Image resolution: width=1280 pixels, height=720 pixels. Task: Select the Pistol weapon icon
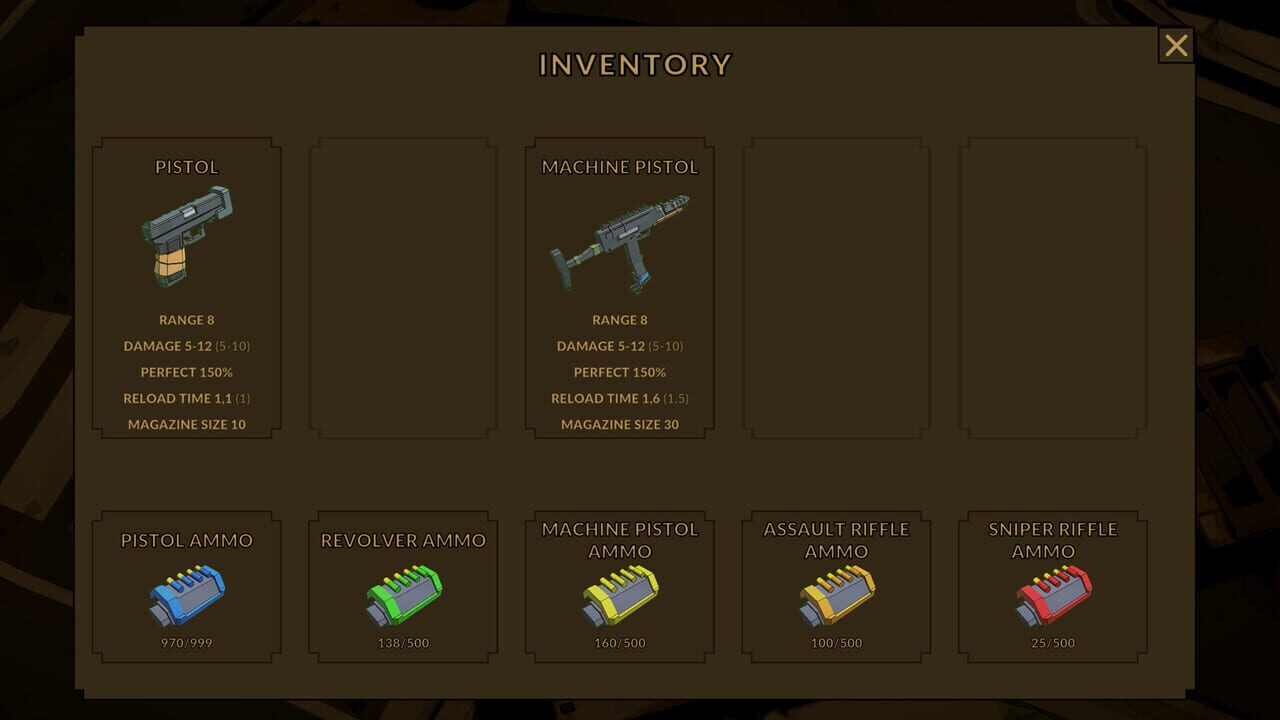pos(186,235)
